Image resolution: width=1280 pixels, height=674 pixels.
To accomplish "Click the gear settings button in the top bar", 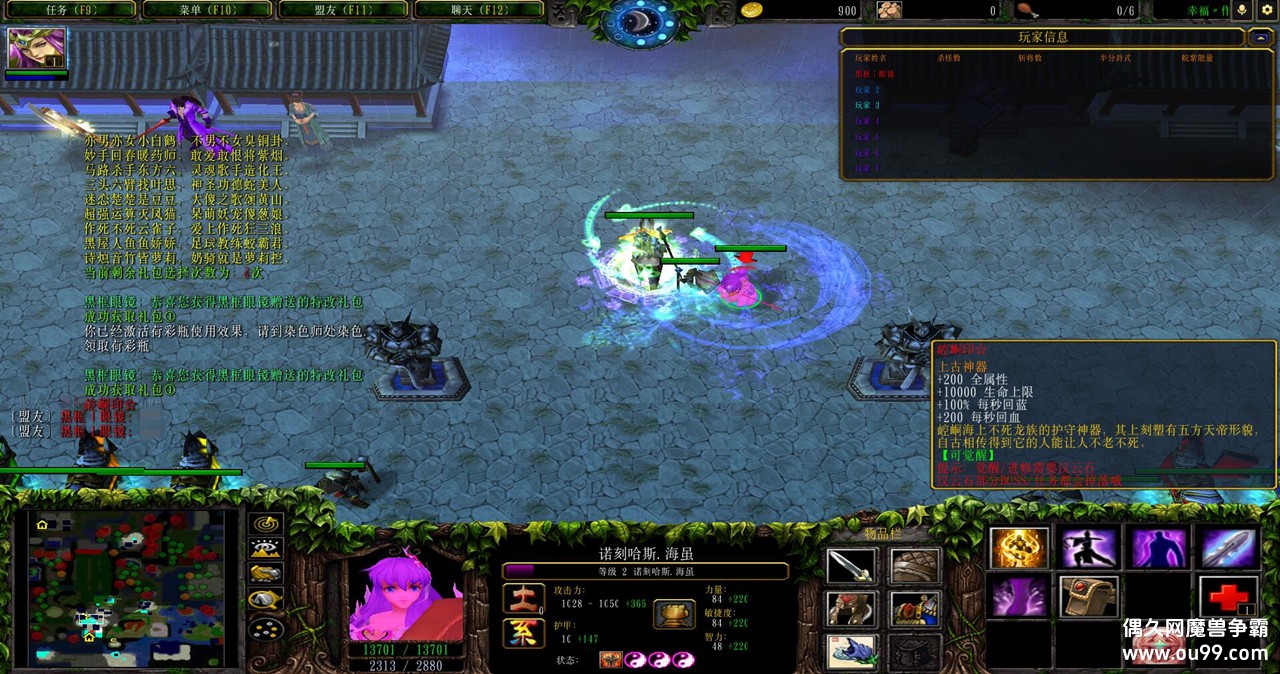I will pyautogui.click(x=1268, y=10).
